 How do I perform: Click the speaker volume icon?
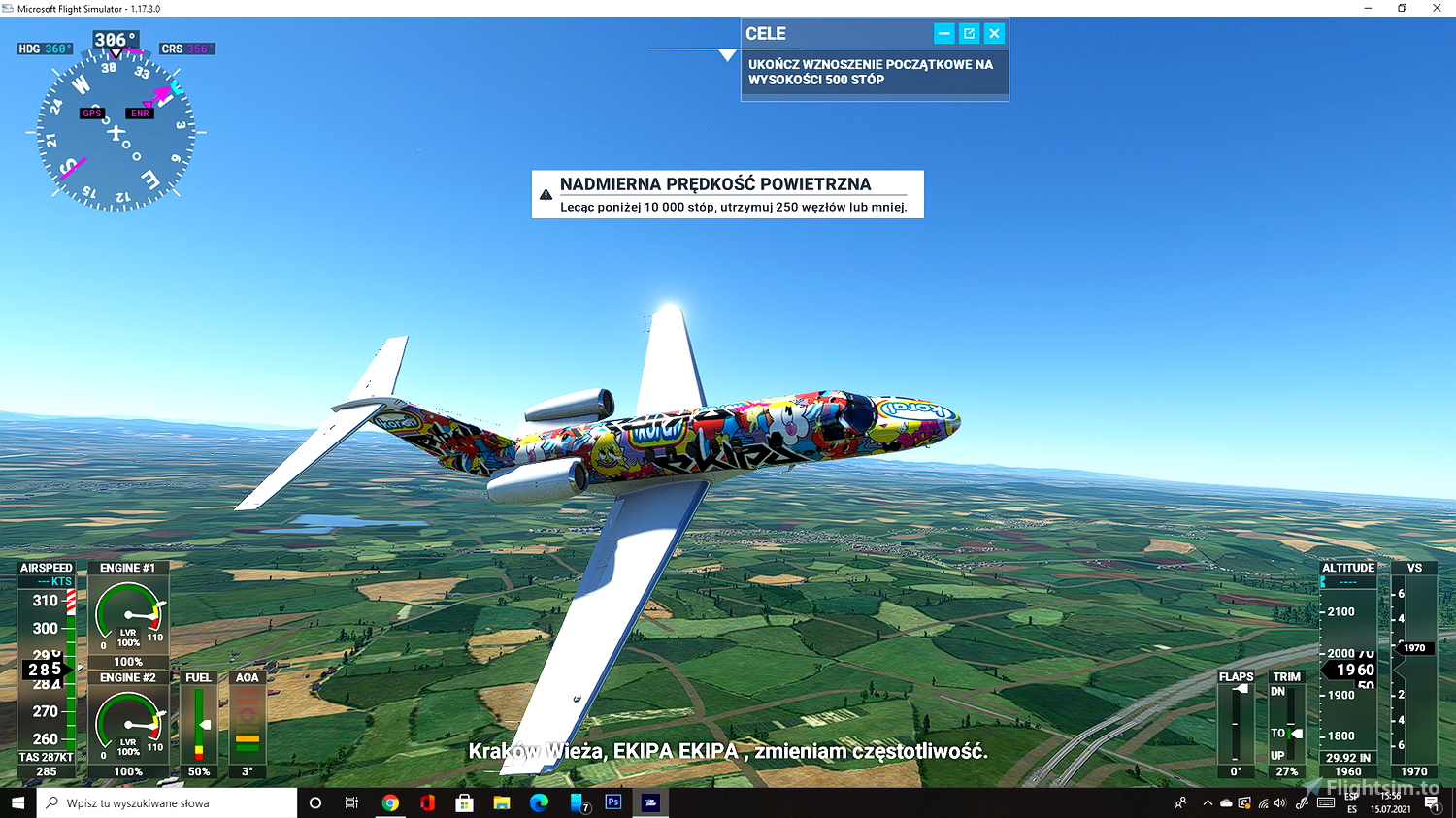pyautogui.click(x=1279, y=802)
